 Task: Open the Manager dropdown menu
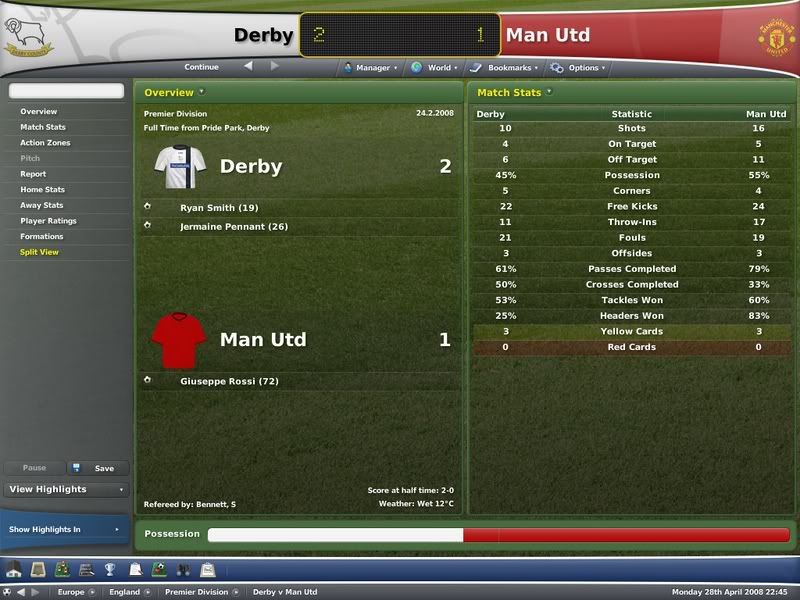click(x=369, y=68)
